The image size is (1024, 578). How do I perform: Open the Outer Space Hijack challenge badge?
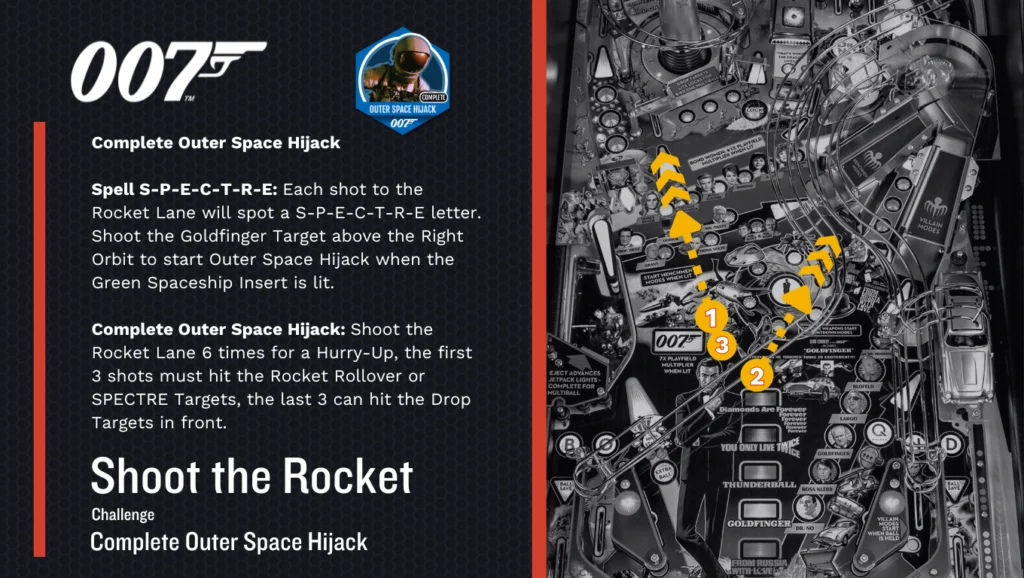pos(401,80)
